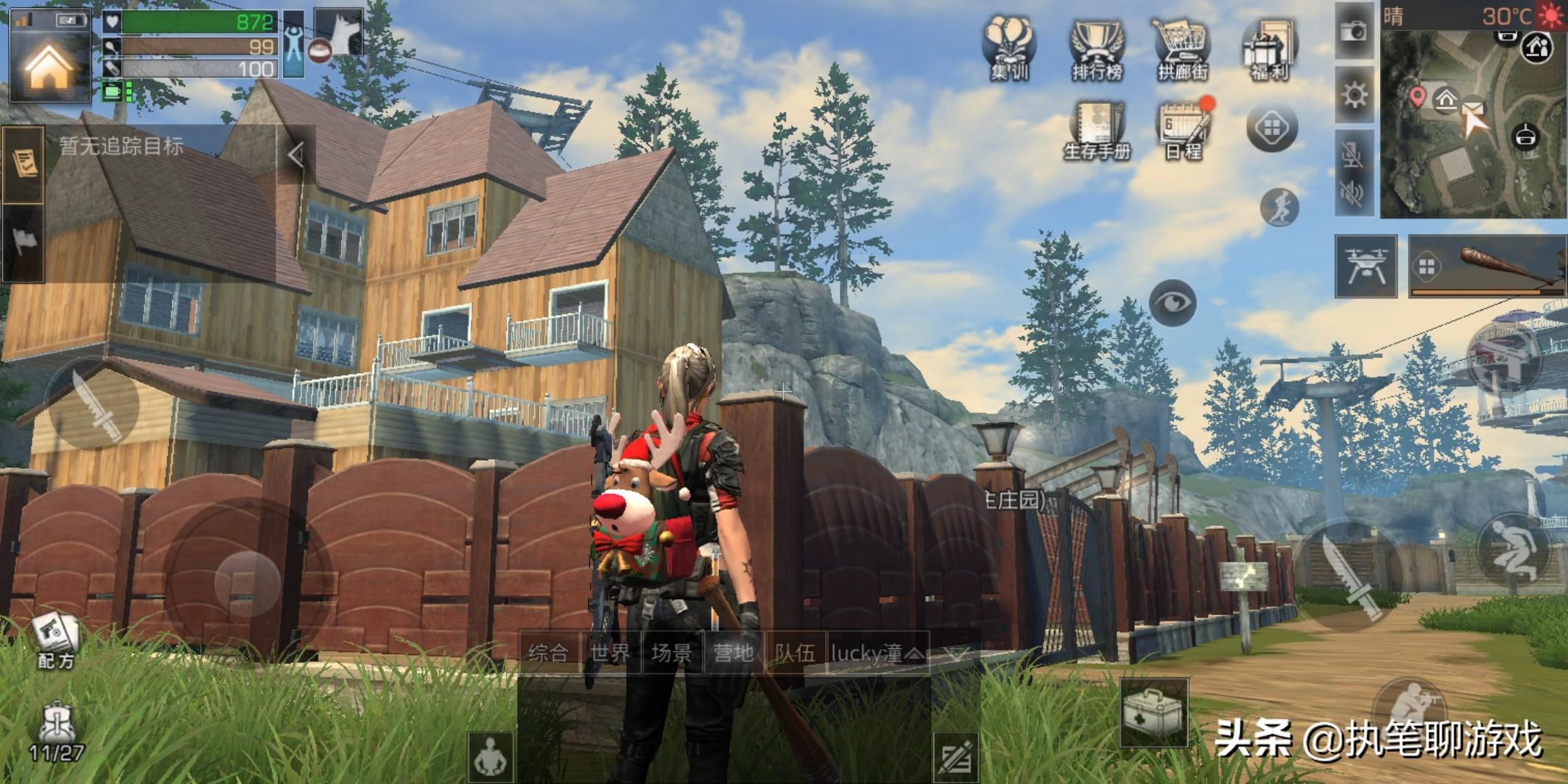Select the baseball bat weapon slot
The image size is (1568, 784).
tap(1487, 266)
